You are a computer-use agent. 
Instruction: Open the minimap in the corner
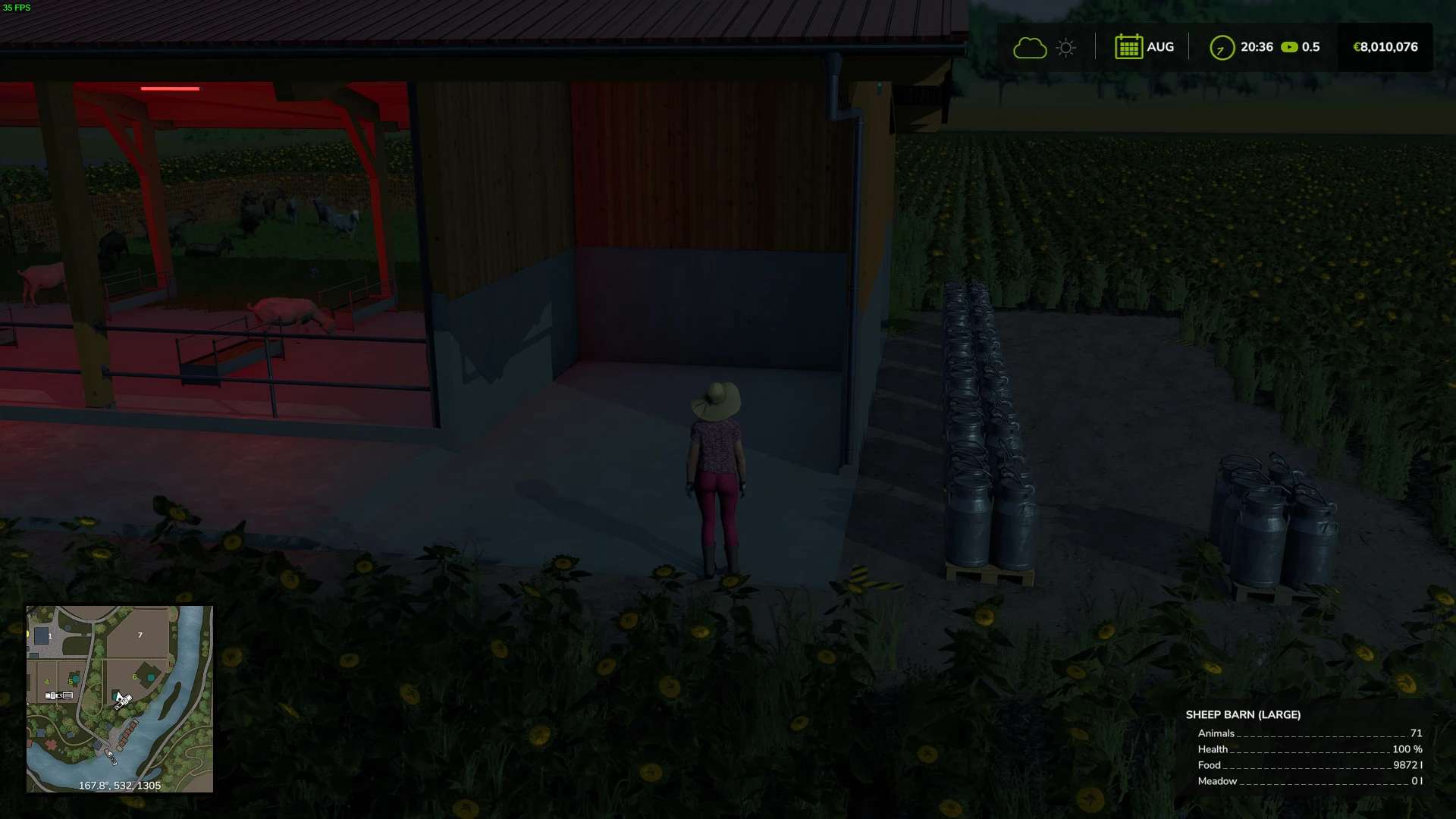click(x=120, y=698)
